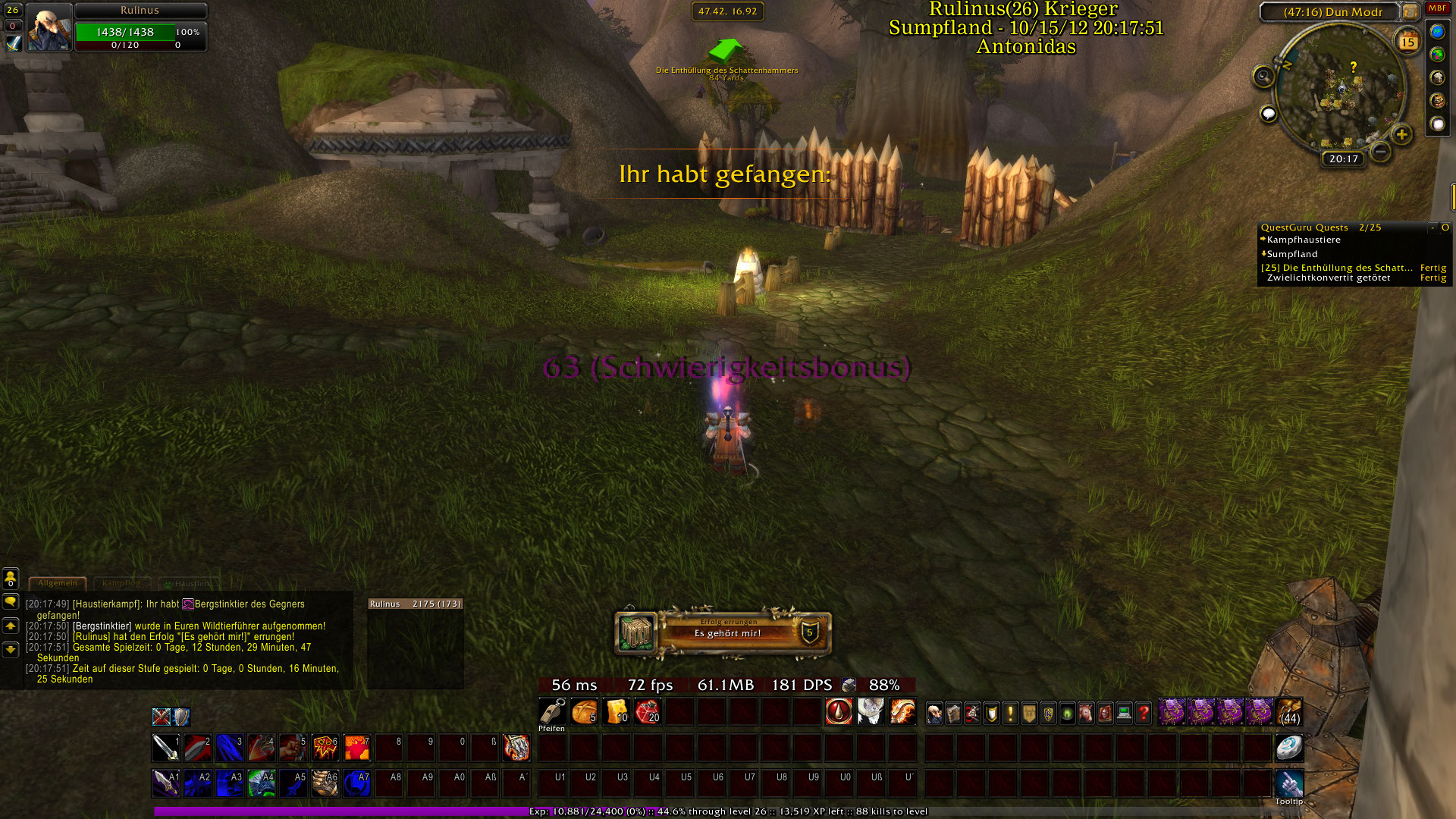Activate the sword ability on key 1
The width and height of the screenshot is (1456, 819).
[x=165, y=748]
